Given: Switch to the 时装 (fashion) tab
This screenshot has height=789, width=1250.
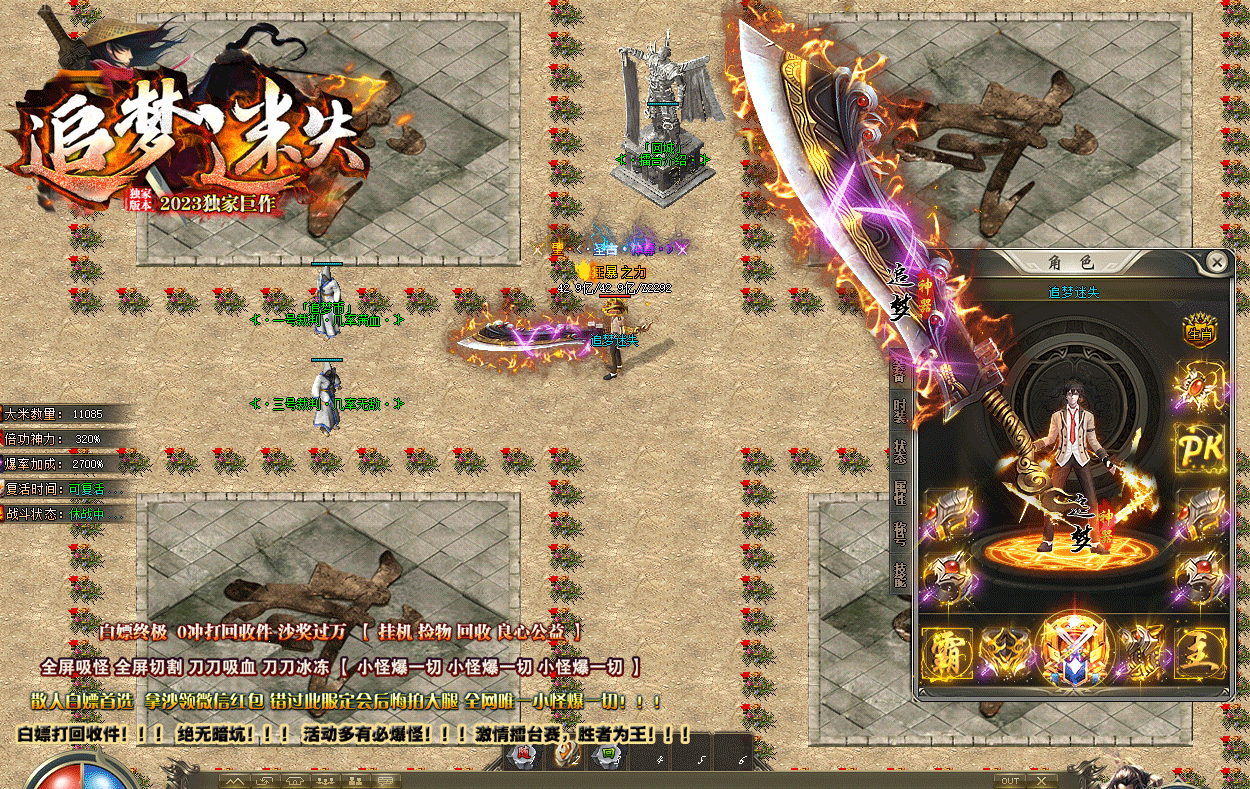Looking at the screenshot, I should 899,412.
